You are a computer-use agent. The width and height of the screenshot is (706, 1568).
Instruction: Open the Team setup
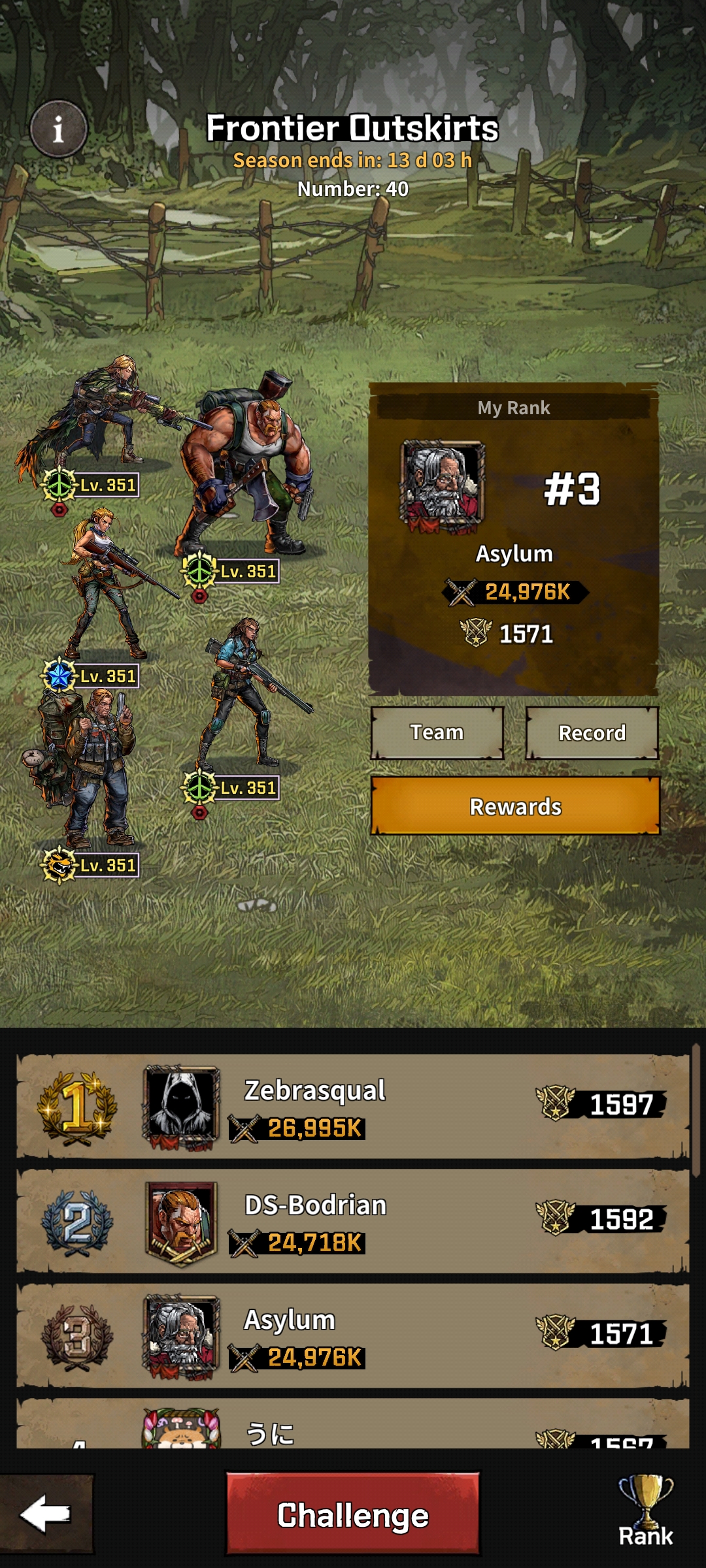coord(437,732)
